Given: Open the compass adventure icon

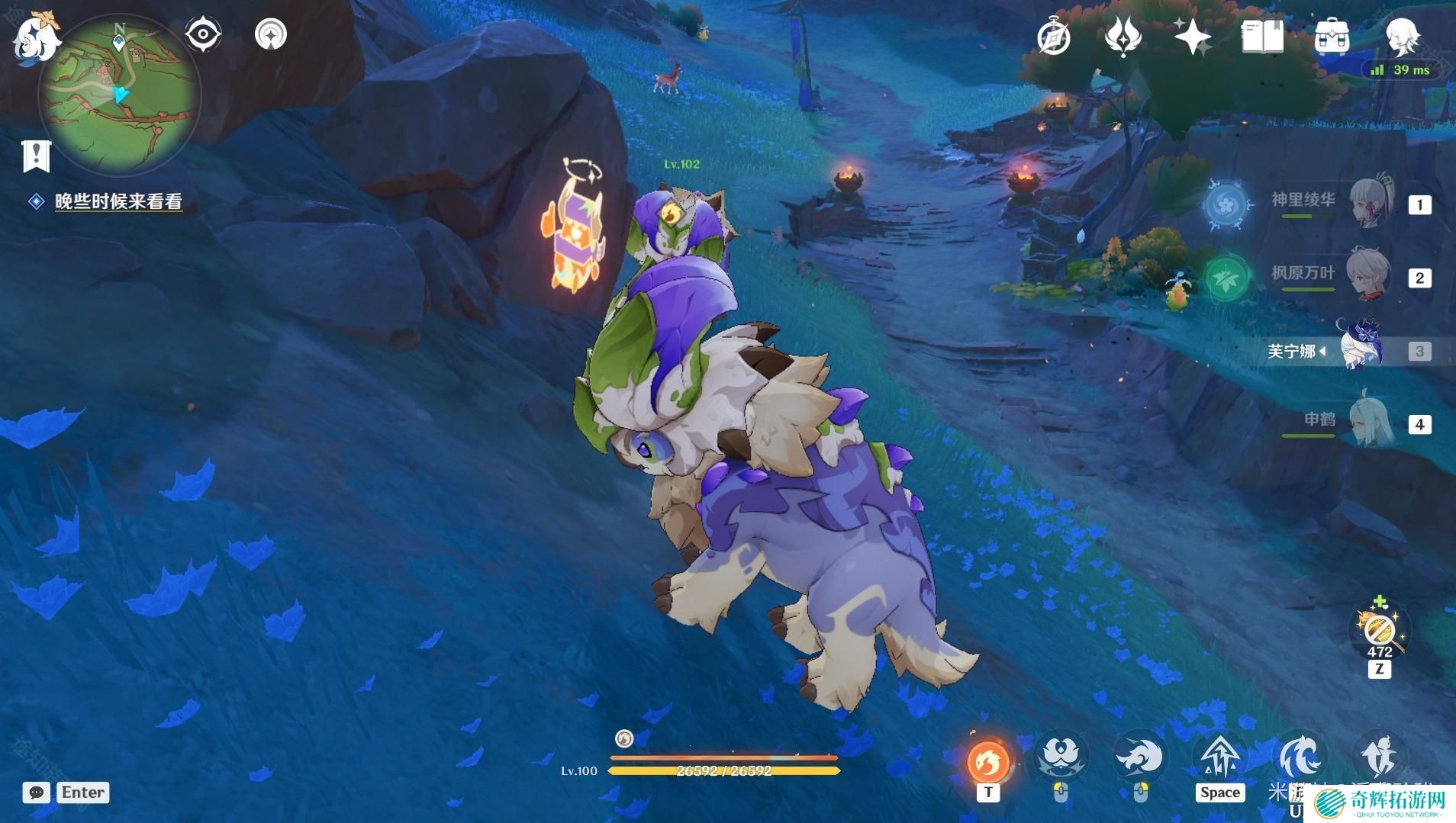Looking at the screenshot, I should click(x=1054, y=37).
